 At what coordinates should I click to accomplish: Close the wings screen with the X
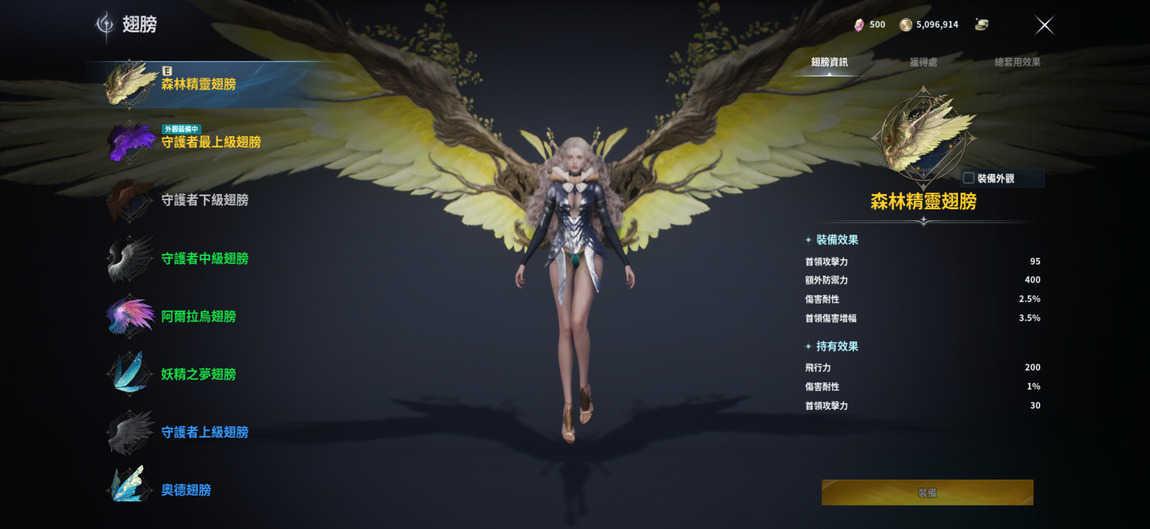[x=1044, y=25]
